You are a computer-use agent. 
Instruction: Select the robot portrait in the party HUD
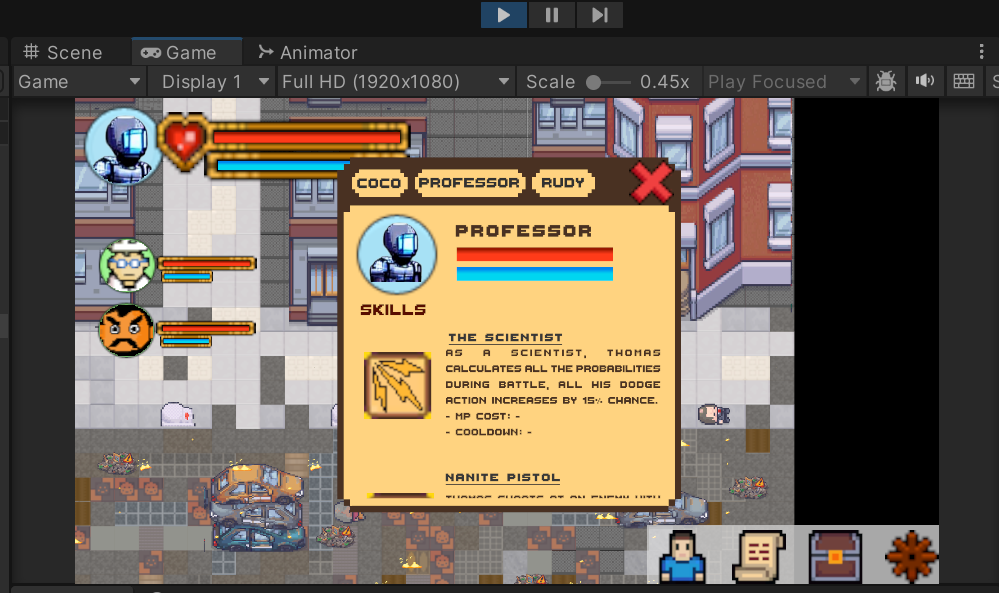[x=122, y=146]
